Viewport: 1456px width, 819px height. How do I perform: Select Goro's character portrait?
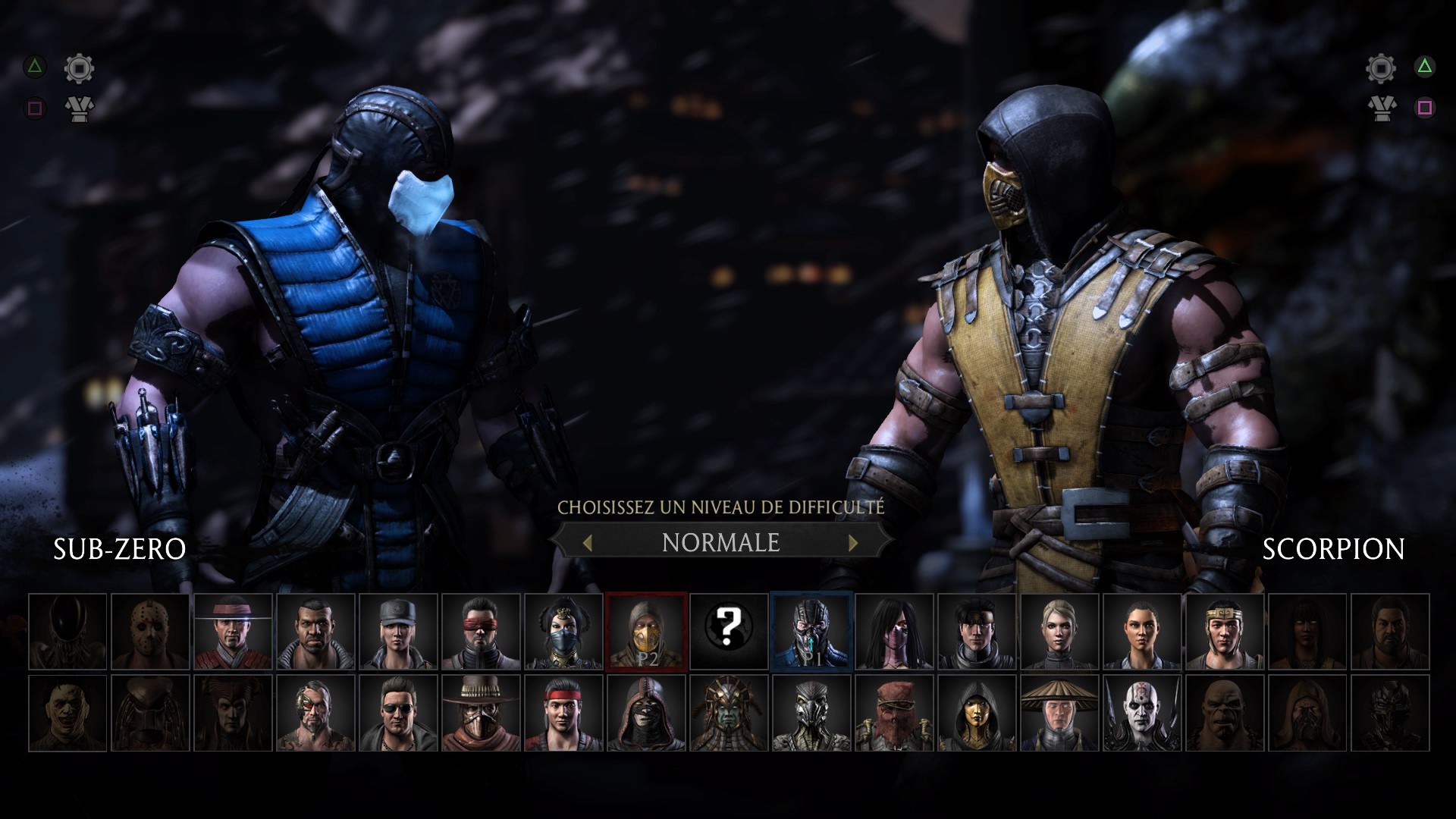click(x=1225, y=714)
